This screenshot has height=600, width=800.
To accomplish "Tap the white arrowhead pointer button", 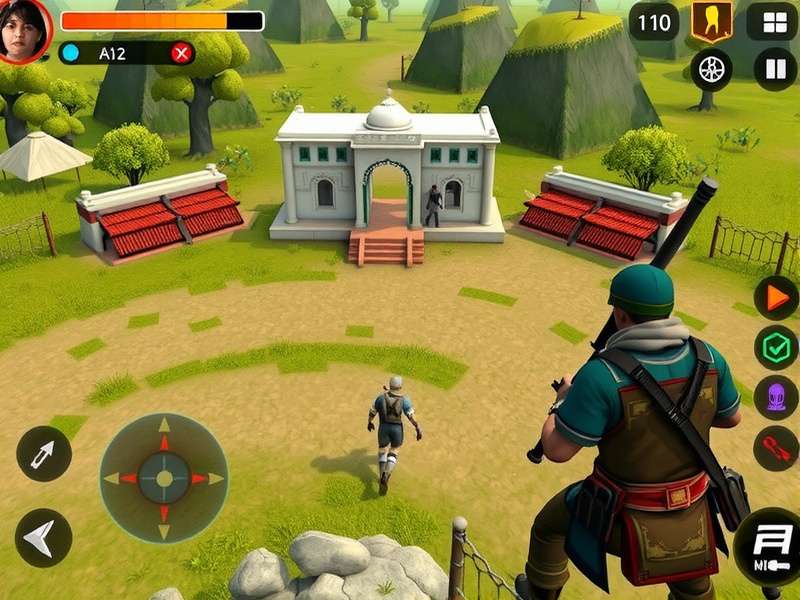I will 43,538.
